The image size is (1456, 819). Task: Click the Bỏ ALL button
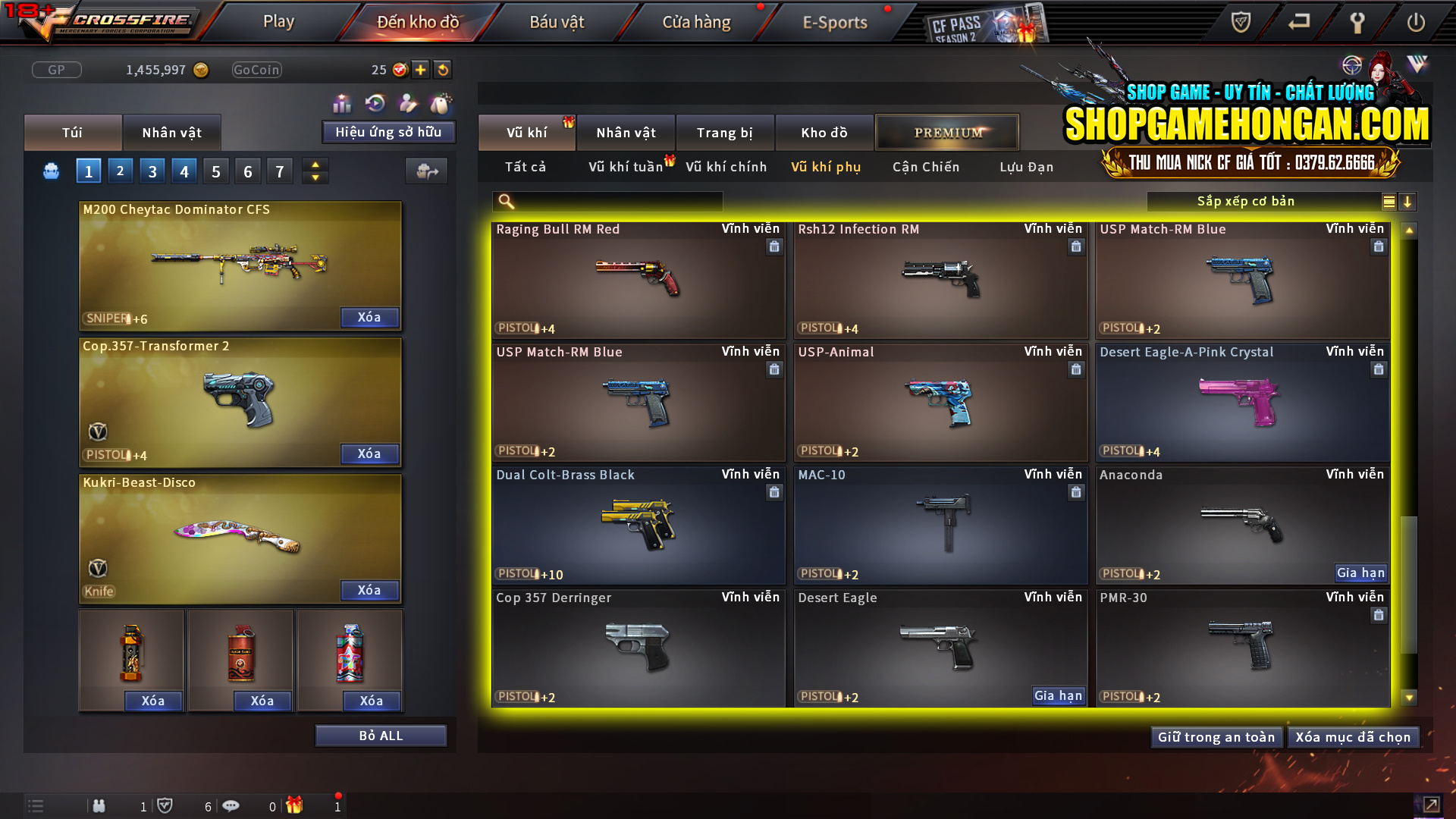coord(381,735)
